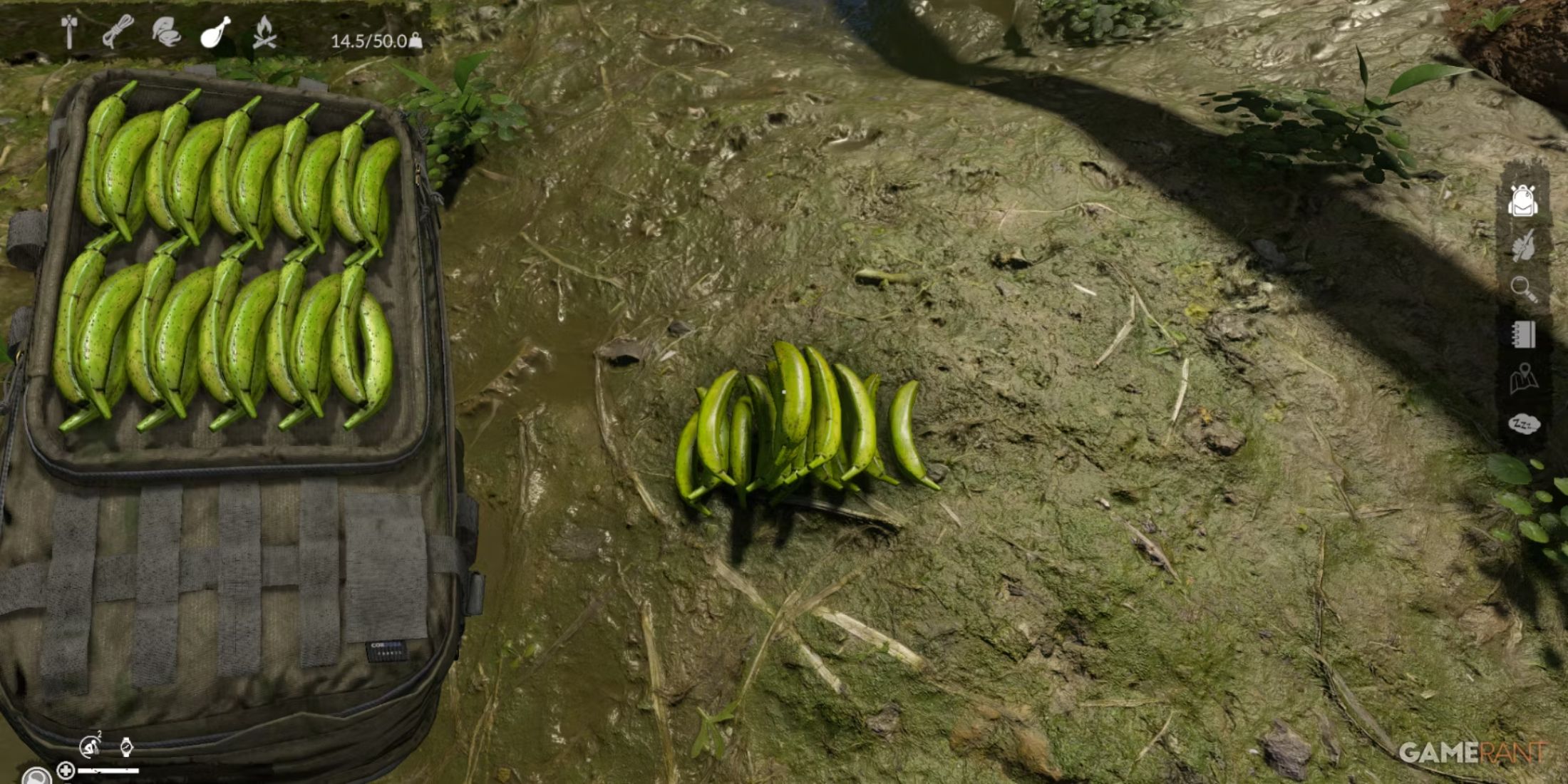The width and height of the screenshot is (1568, 784).
Task: Select the axe tool icon
Action: [69, 32]
